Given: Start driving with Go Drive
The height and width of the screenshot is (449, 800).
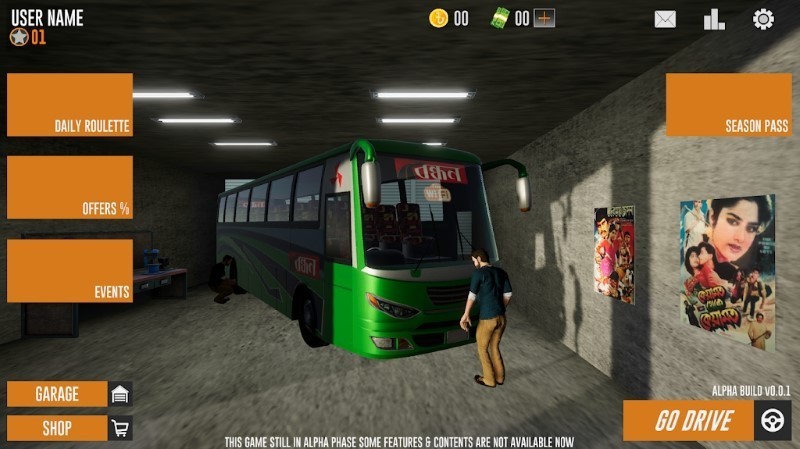Looking at the screenshot, I should (706, 421).
